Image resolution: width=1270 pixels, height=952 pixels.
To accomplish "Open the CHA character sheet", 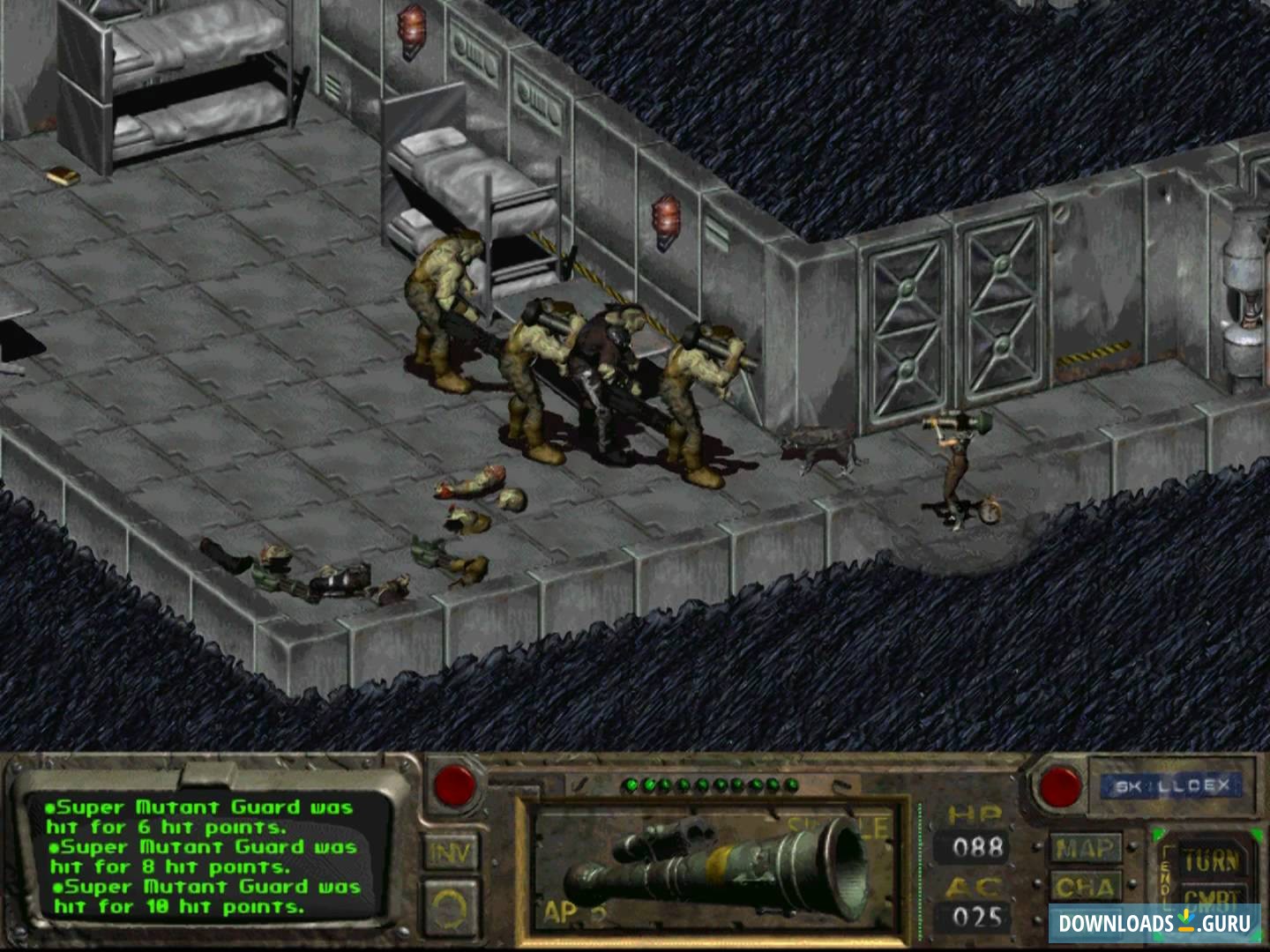I will click(1085, 886).
